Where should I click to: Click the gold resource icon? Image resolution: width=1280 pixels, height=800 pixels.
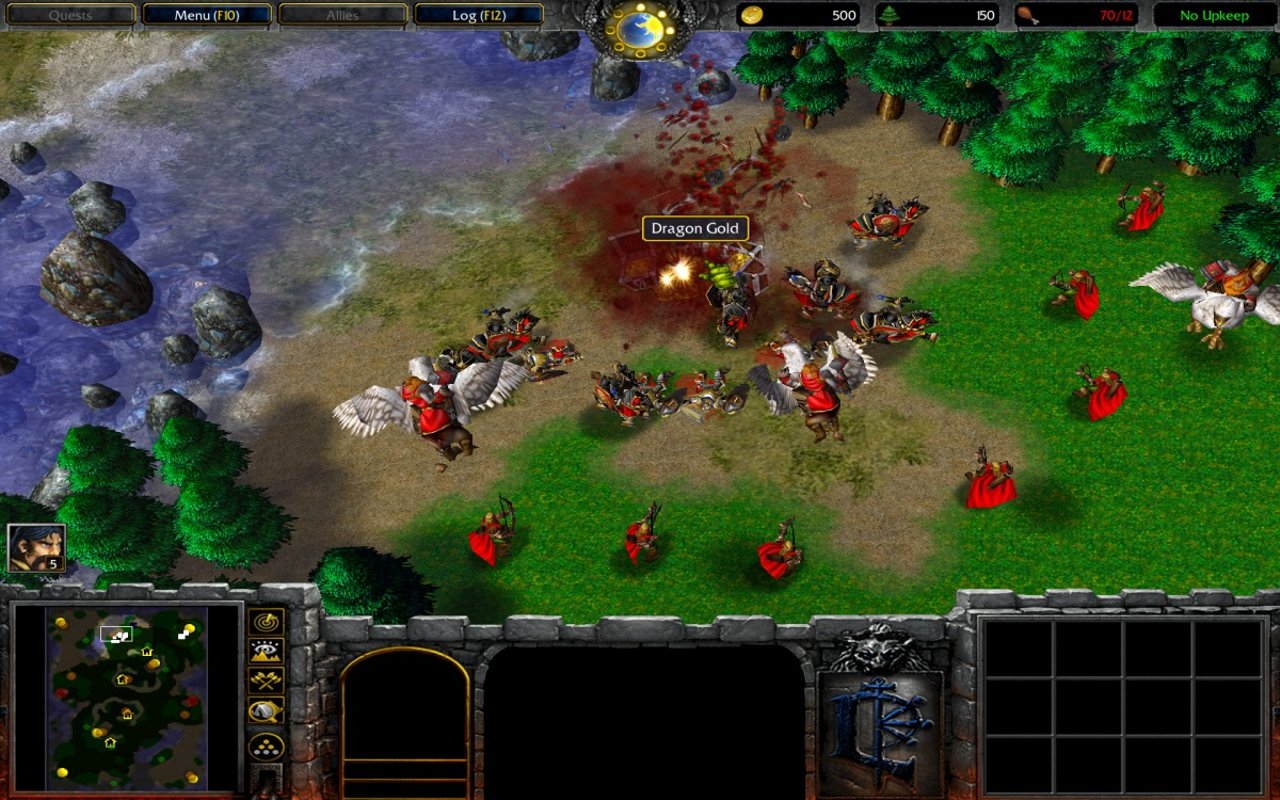751,15
